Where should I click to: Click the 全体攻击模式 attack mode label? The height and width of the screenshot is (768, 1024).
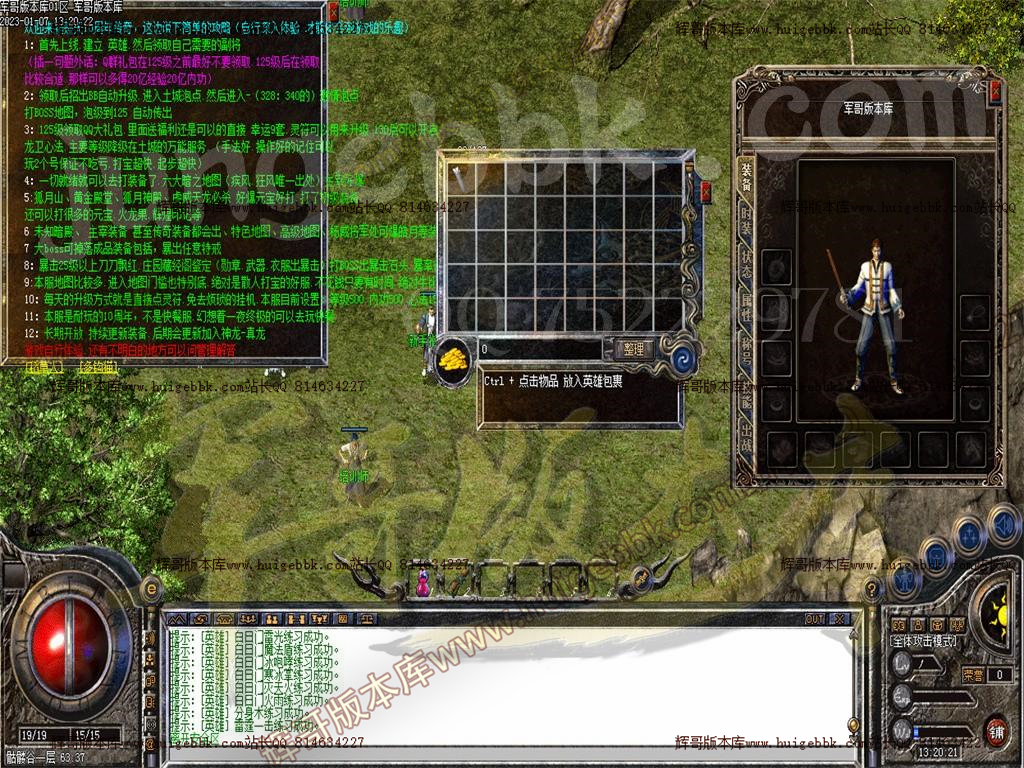pyautogui.click(x=923, y=641)
